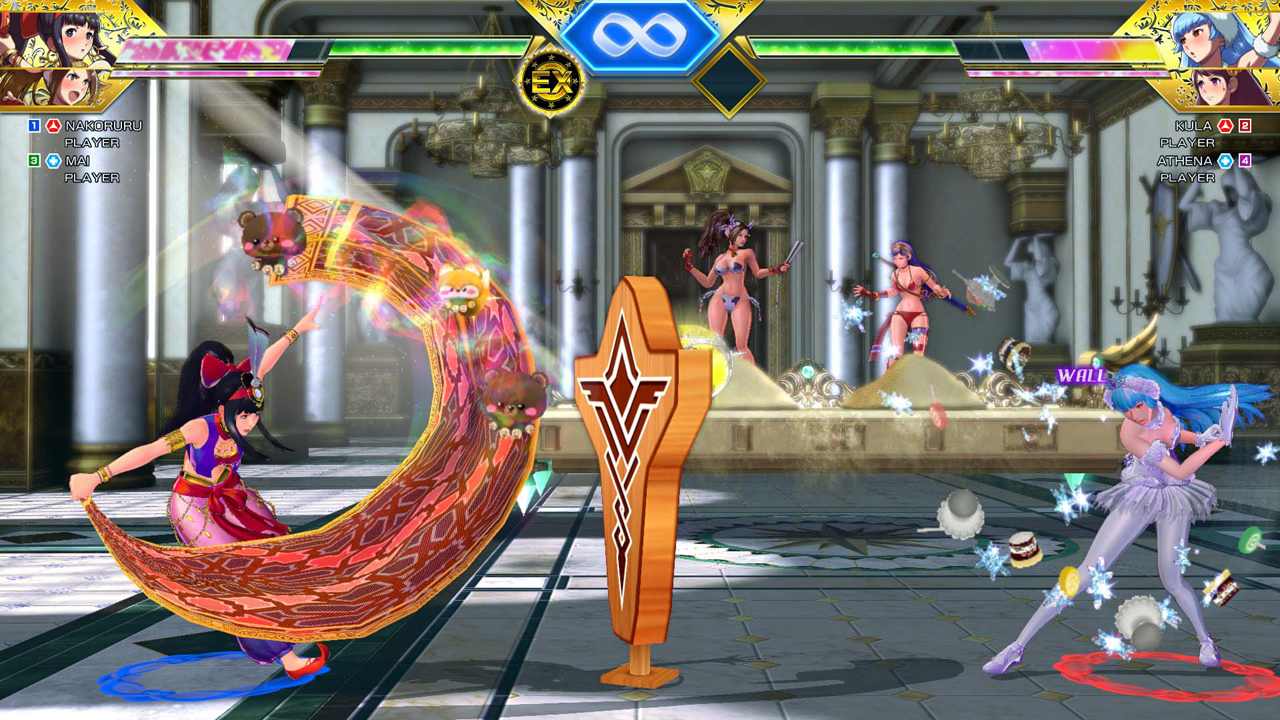Select the red triangle emblem beside NAKORURU
Screen dimensions: 1280x720
tap(52, 126)
